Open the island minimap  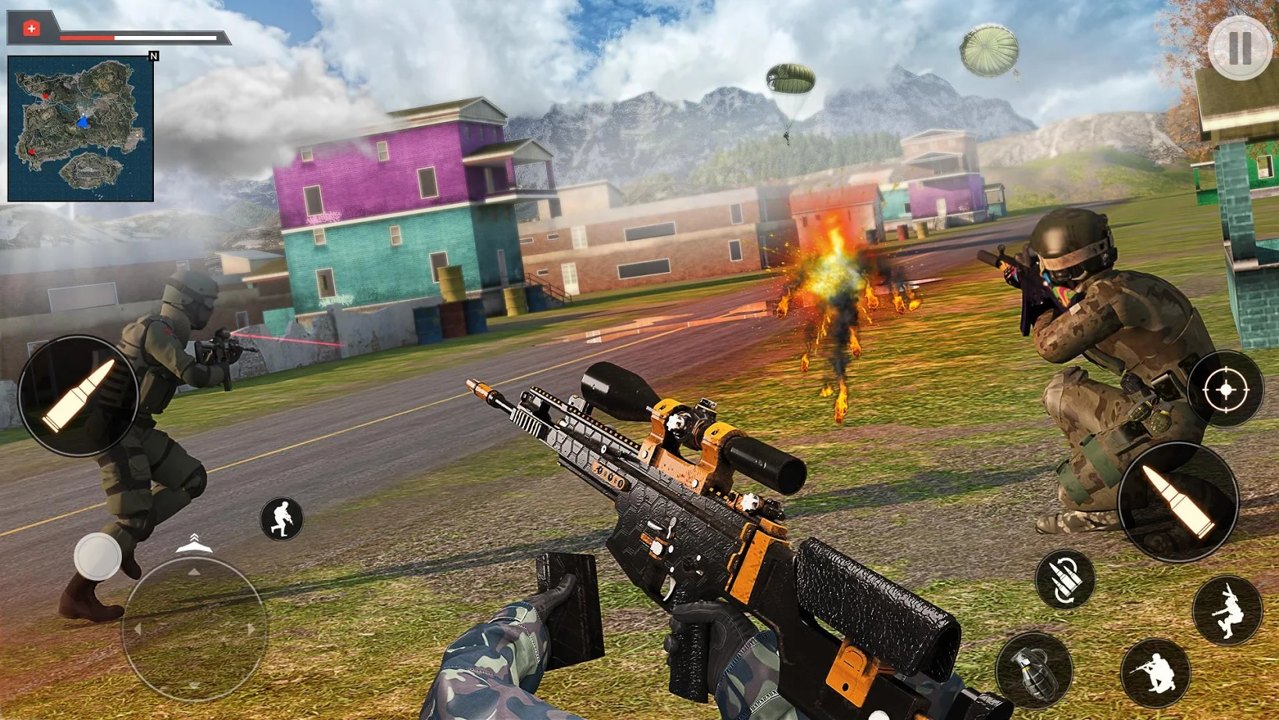pyautogui.click(x=81, y=128)
